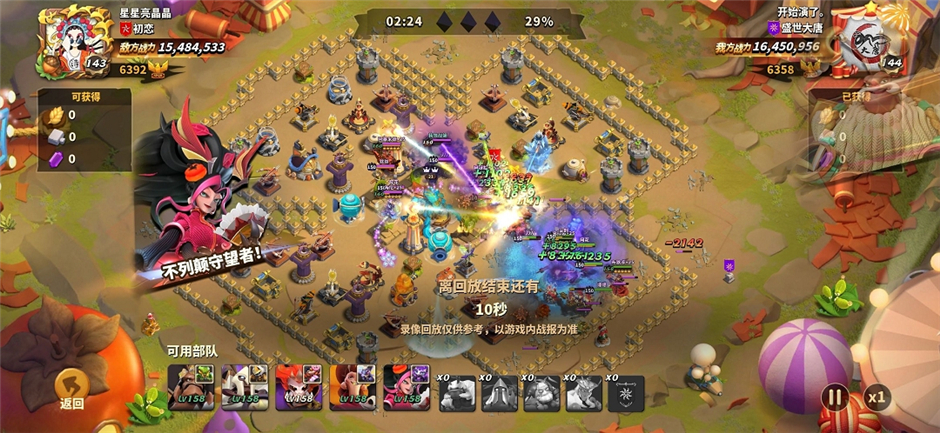Change the x1 replay speed
This screenshot has height=433, width=940.
click(x=877, y=396)
